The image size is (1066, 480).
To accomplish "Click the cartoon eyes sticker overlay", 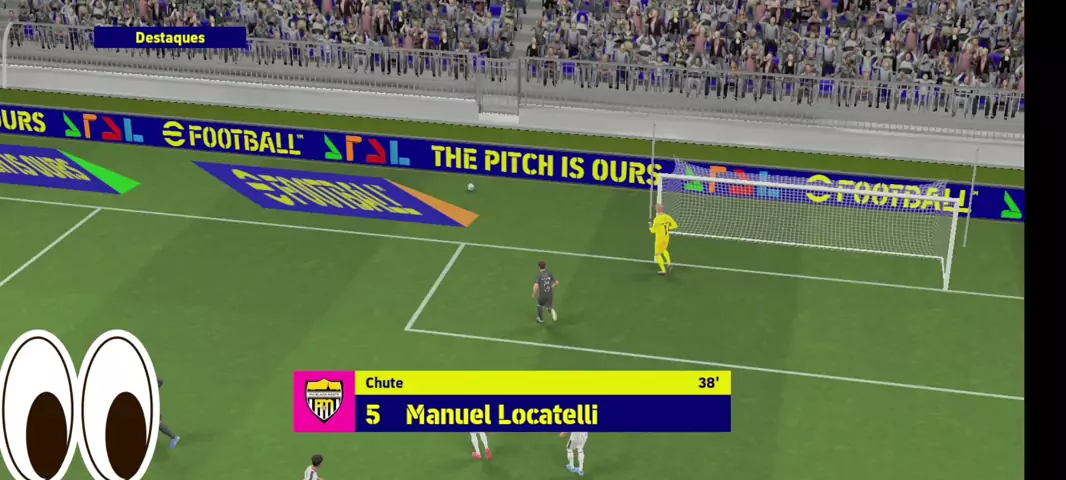I will 80,406.
